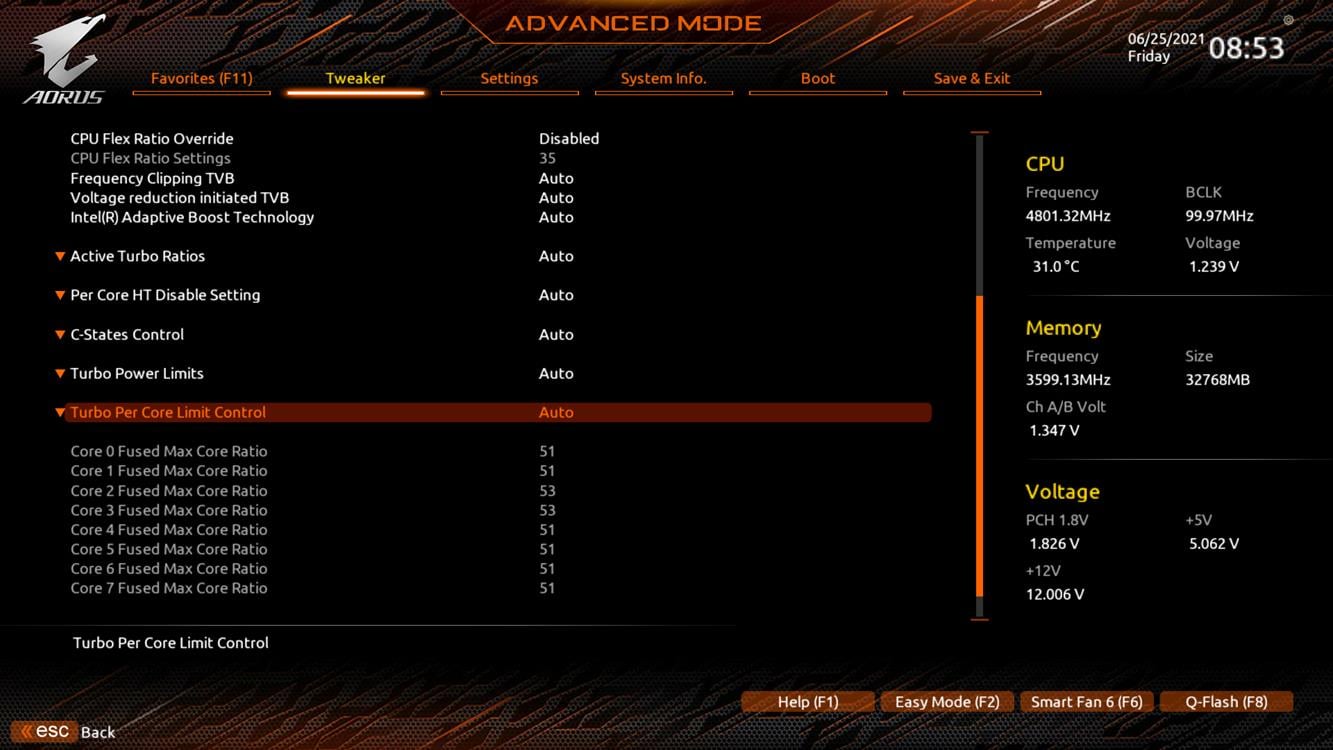This screenshot has height=750, width=1333.
Task: Expand the Turbo Power Limits section
Action: tap(137, 373)
